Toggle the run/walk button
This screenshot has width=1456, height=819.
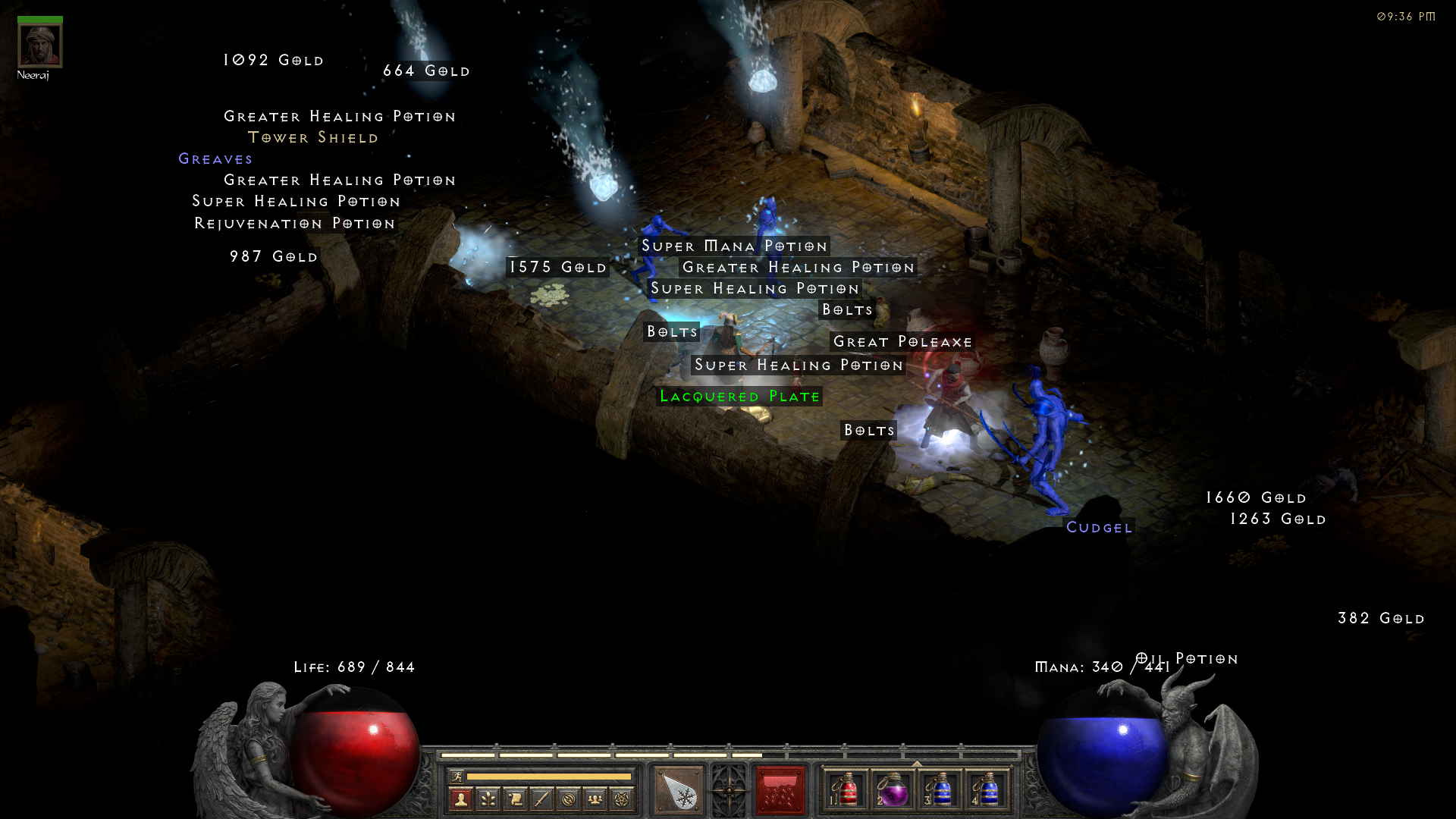[x=457, y=776]
